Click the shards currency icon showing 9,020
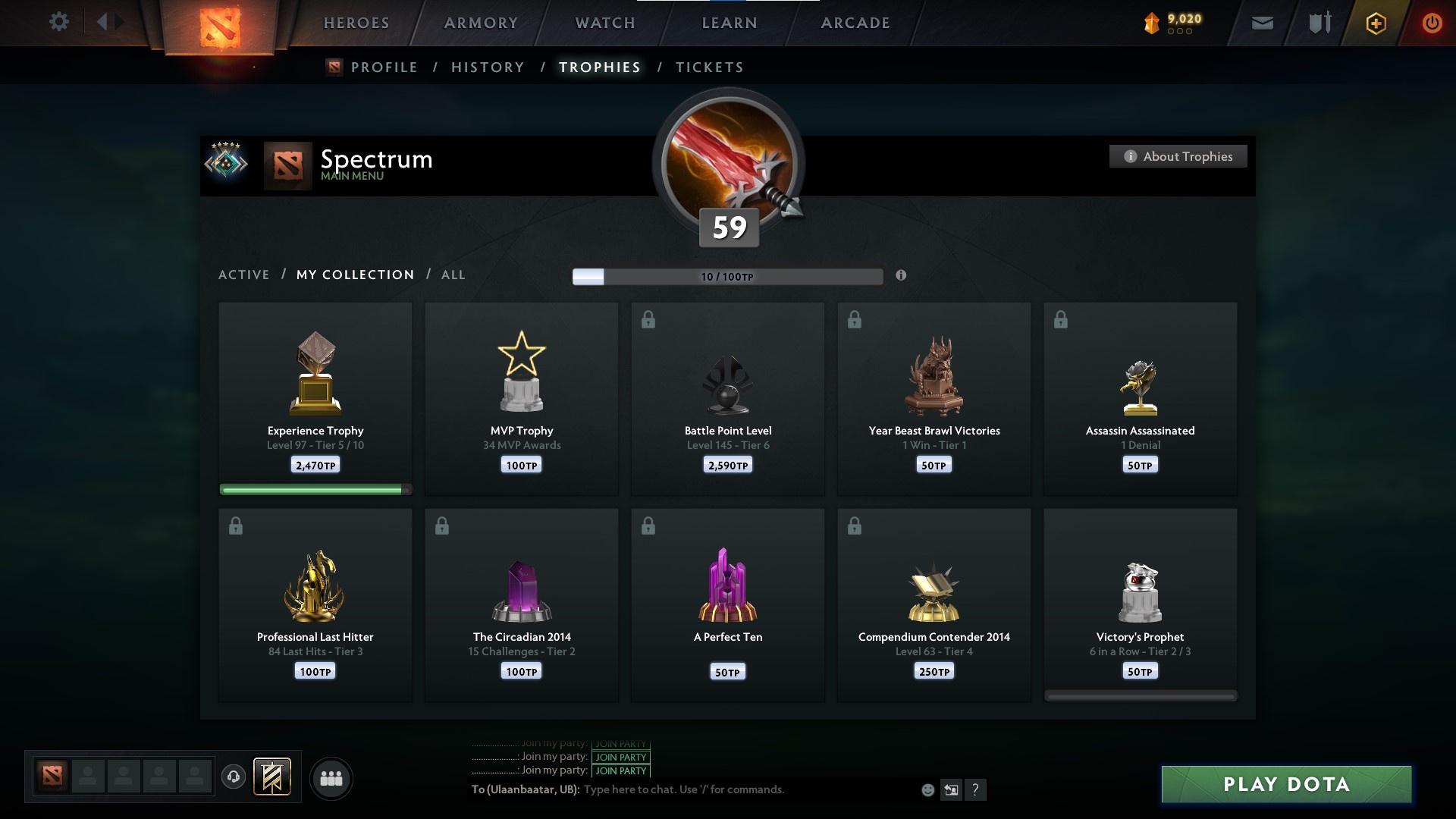 (x=1152, y=22)
